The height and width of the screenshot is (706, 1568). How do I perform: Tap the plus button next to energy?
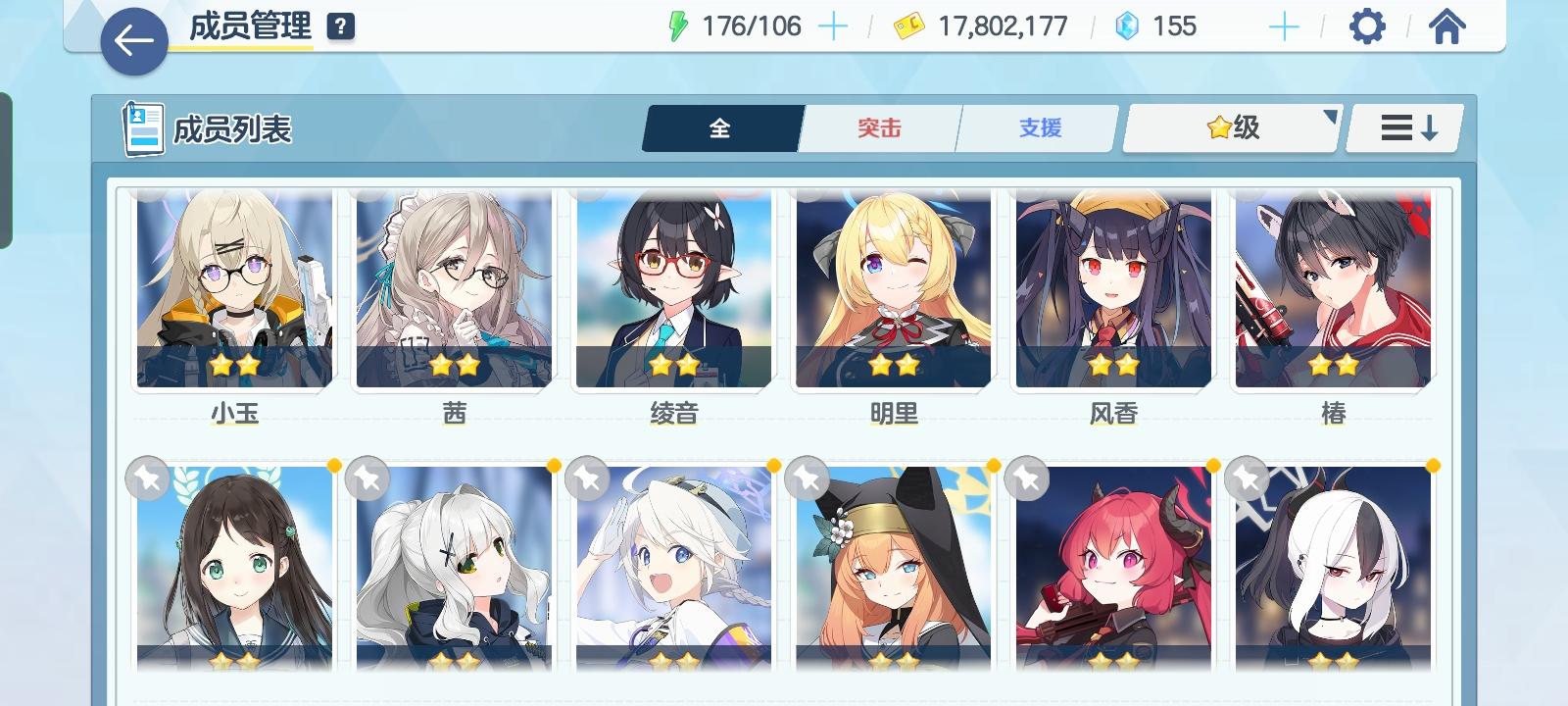tap(832, 26)
